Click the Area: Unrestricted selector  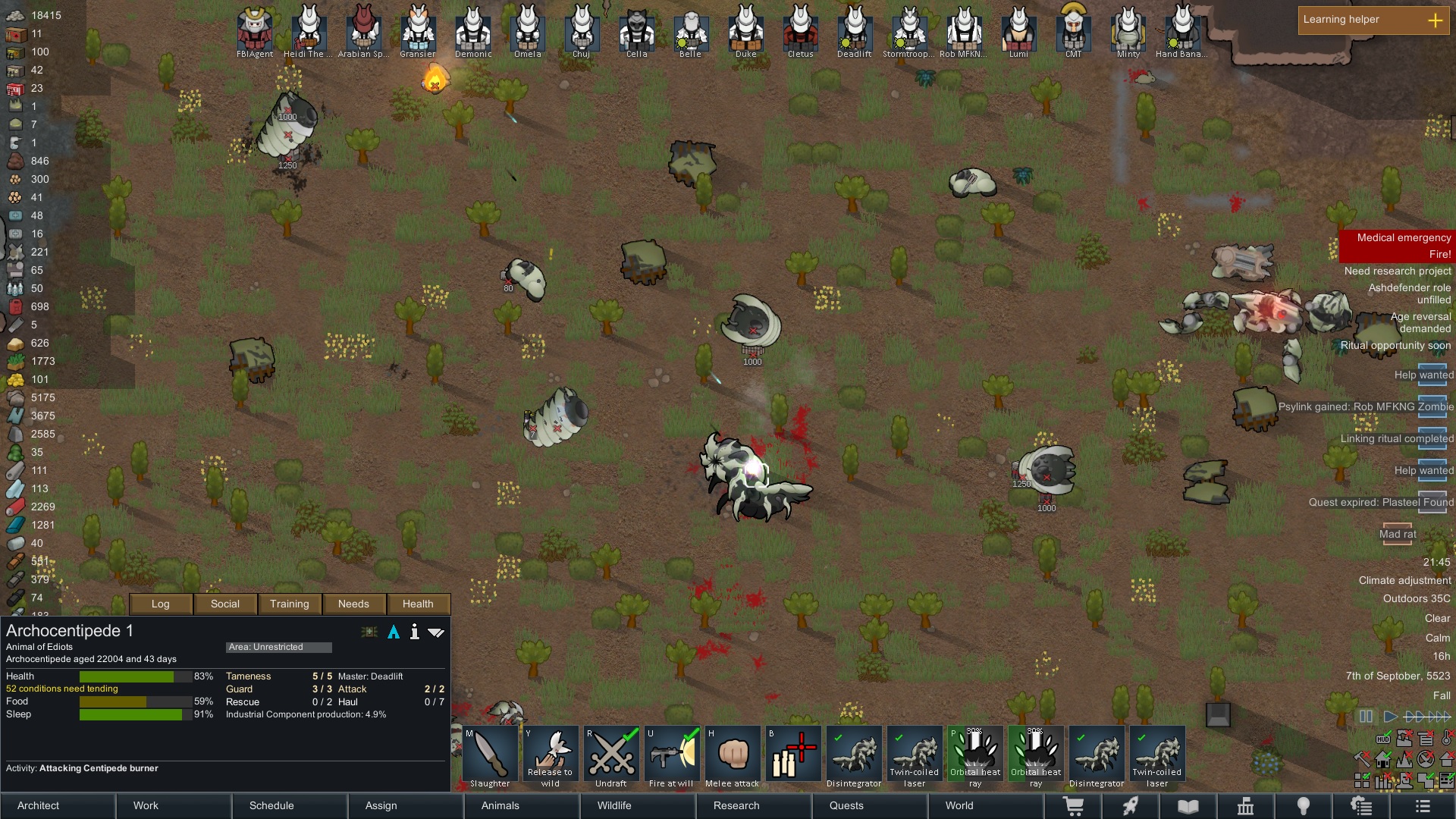[x=278, y=647]
